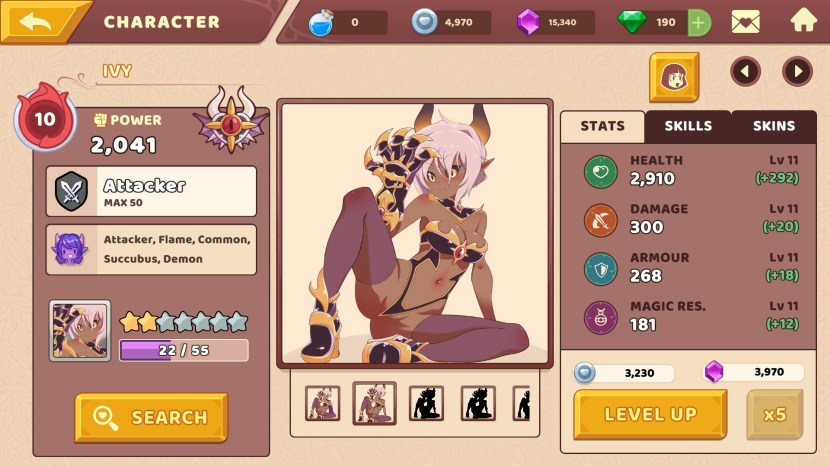Image resolution: width=830 pixels, height=467 pixels.
Task: Switch to the Skills tab
Action: point(688,126)
